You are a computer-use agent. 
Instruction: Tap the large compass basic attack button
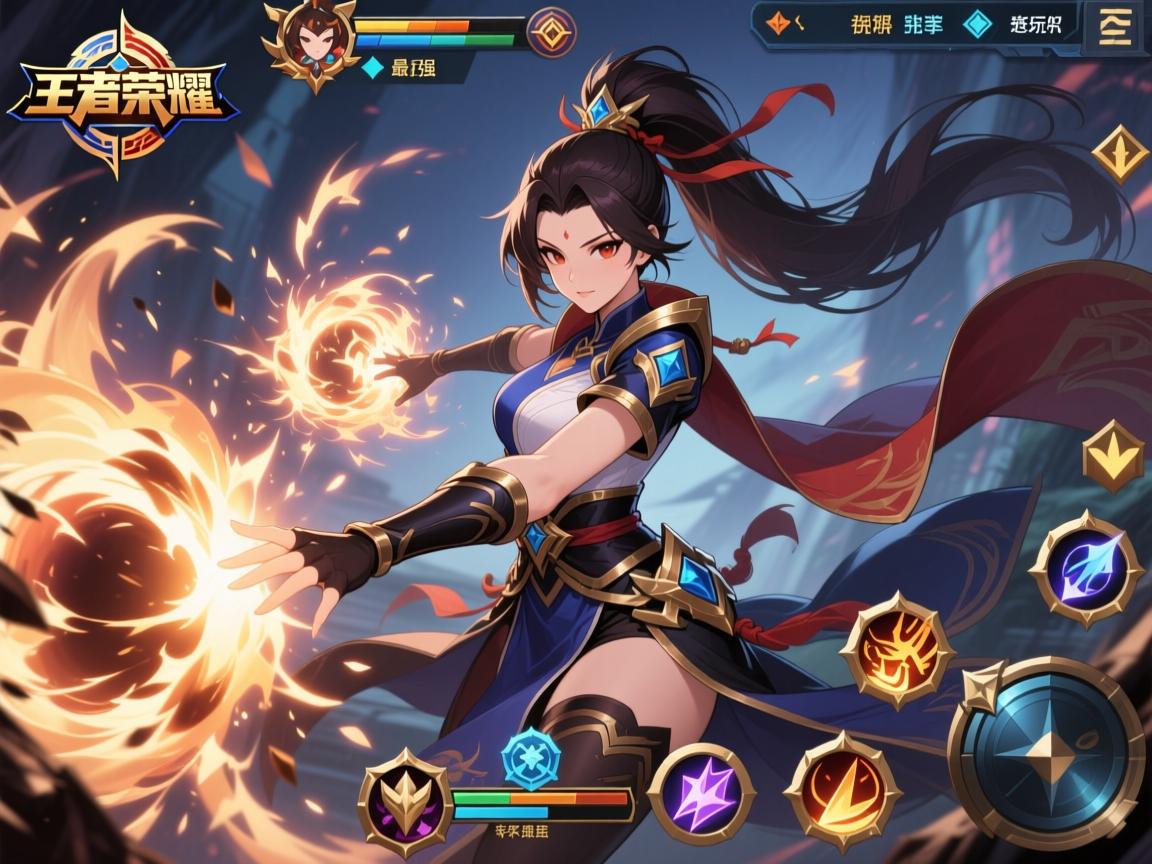(x=1047, y=752)
